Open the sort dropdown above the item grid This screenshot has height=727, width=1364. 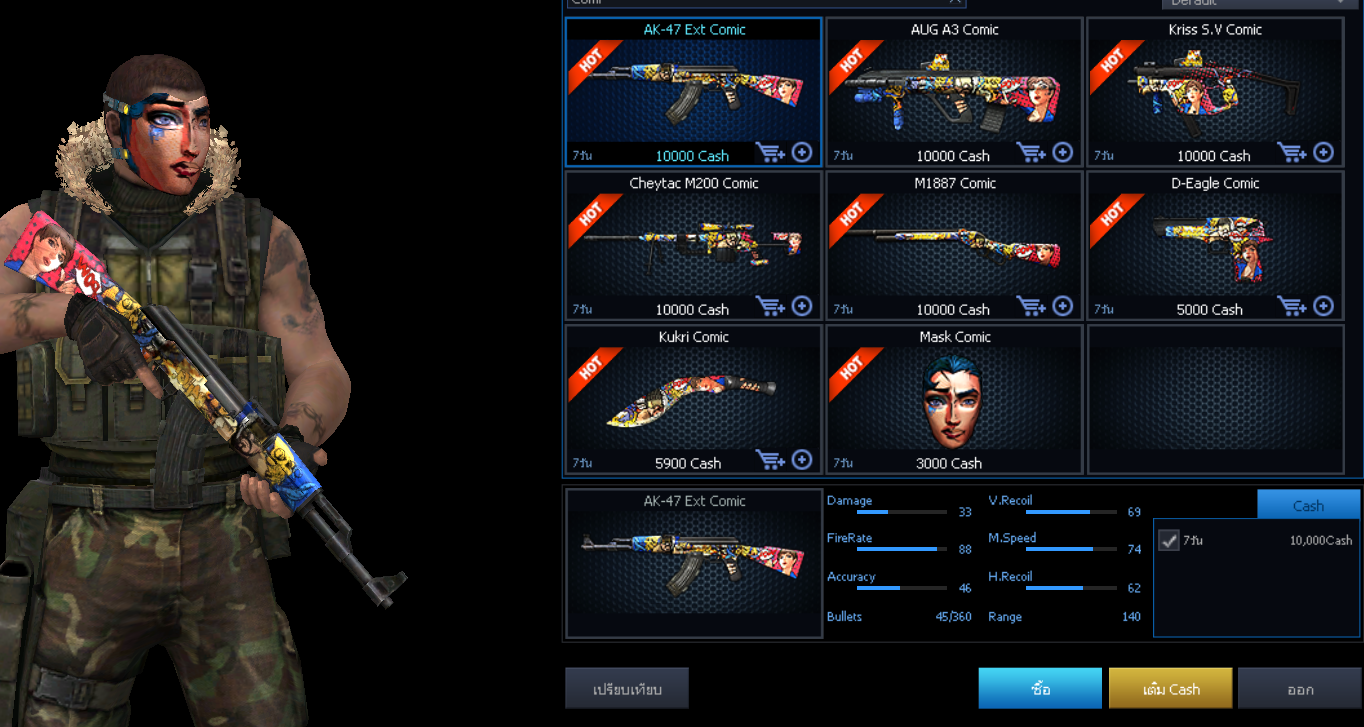[x=1256, y=3]
